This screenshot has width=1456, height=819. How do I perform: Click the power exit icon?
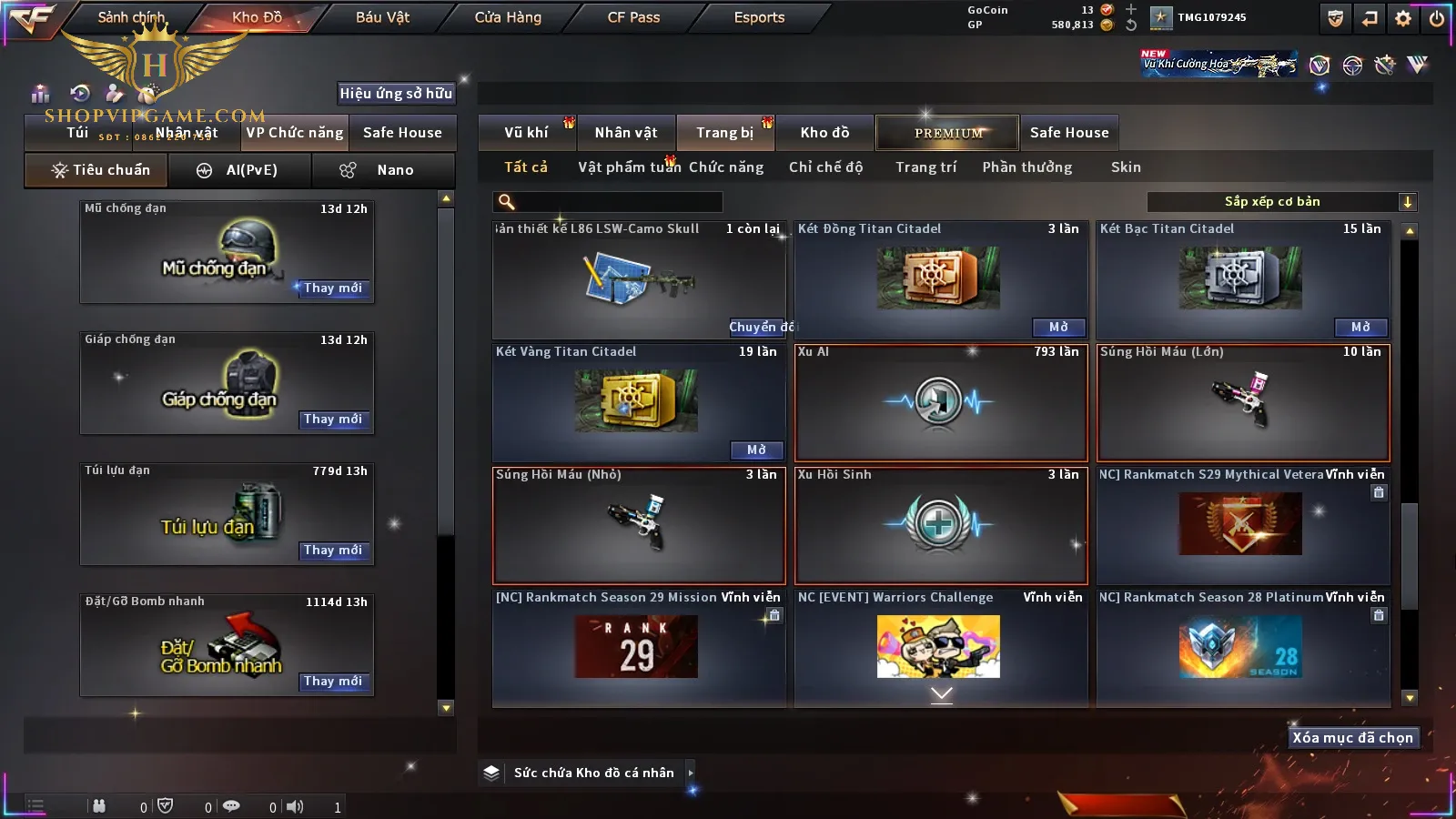click(1437, 18)
